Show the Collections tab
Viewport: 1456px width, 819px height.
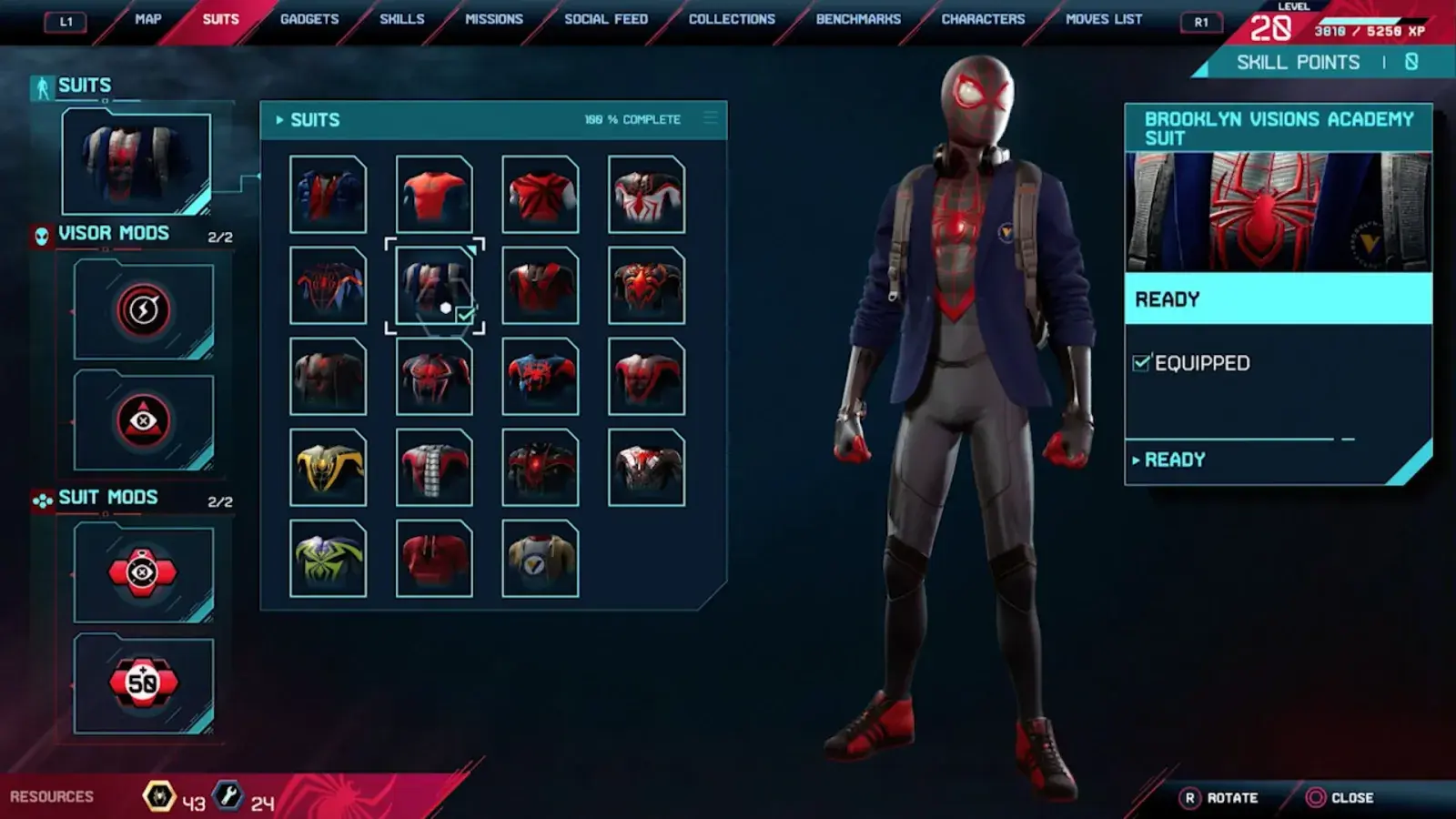click(732, 19)
